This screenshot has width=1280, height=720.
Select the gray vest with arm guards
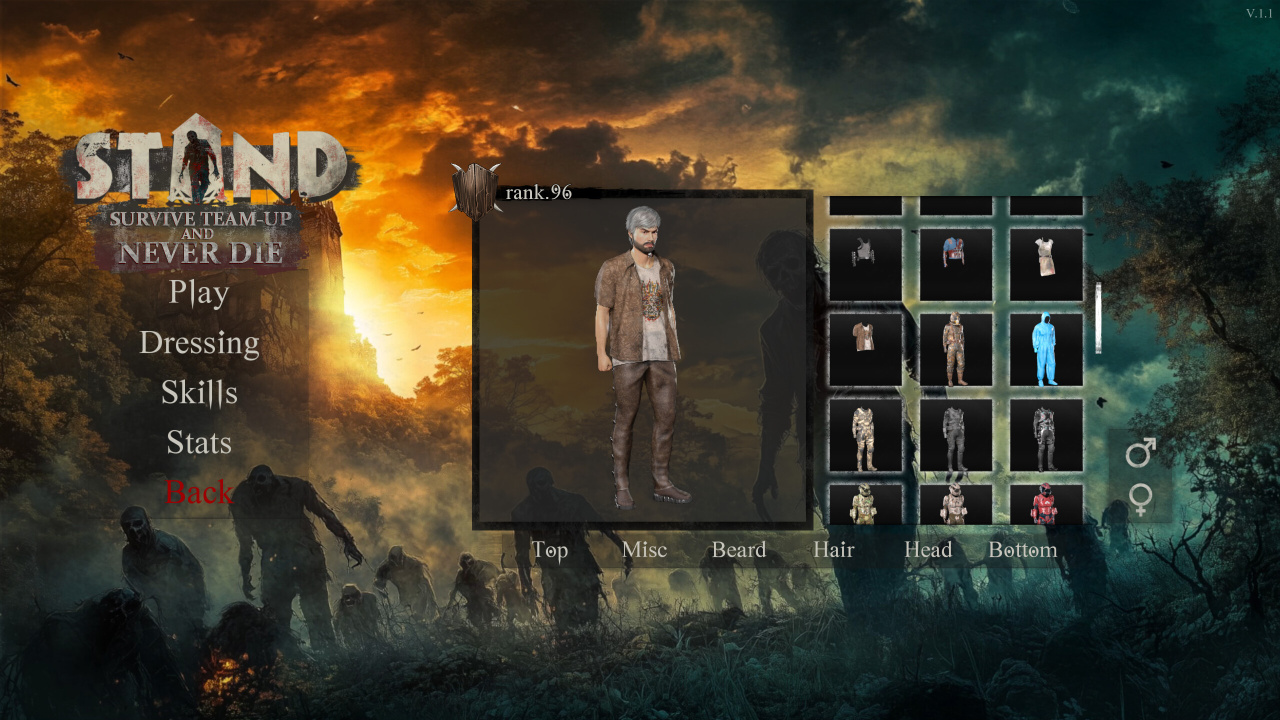point(865,264)
